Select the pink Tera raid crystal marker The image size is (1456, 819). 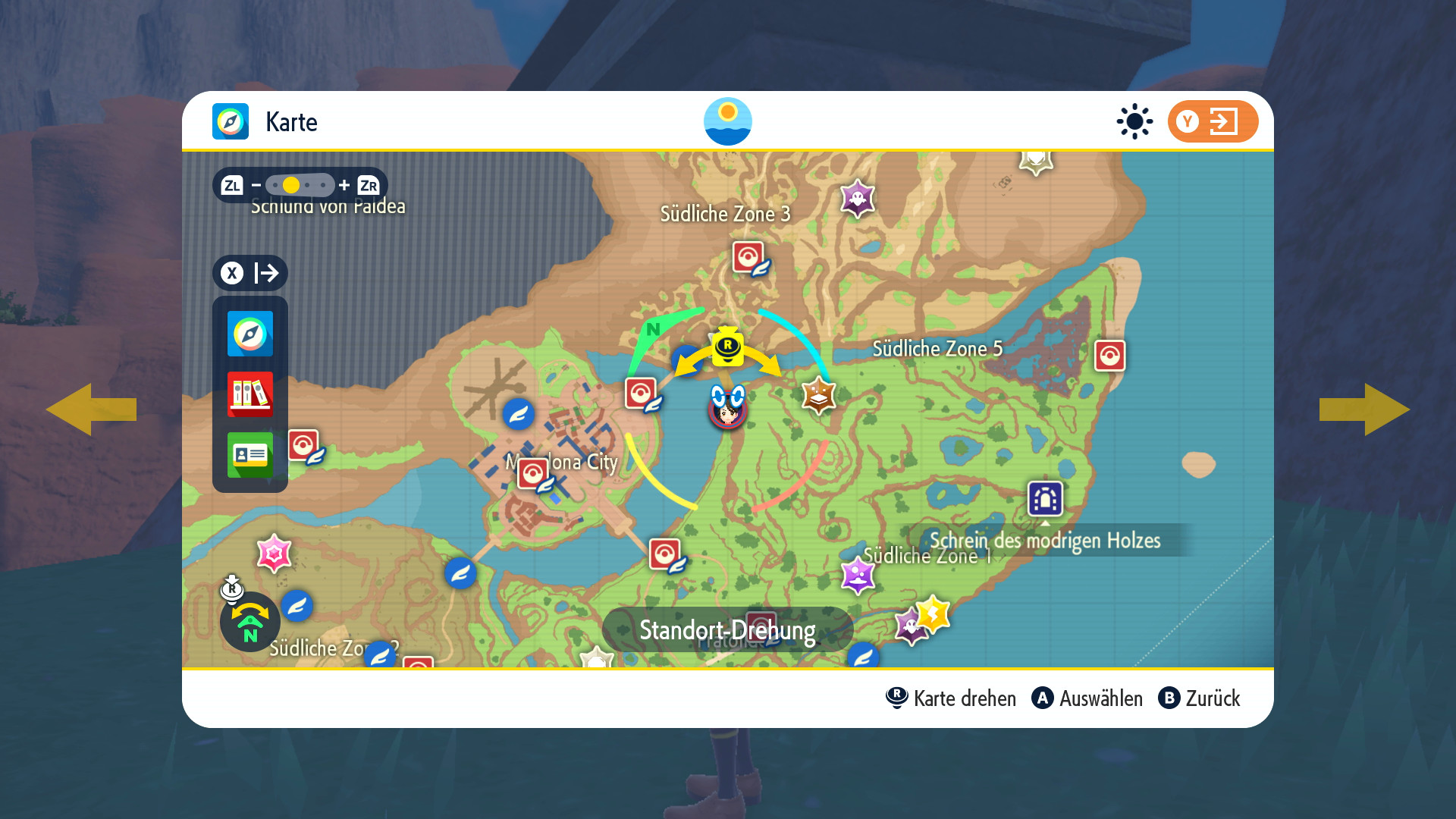point(274,554)
